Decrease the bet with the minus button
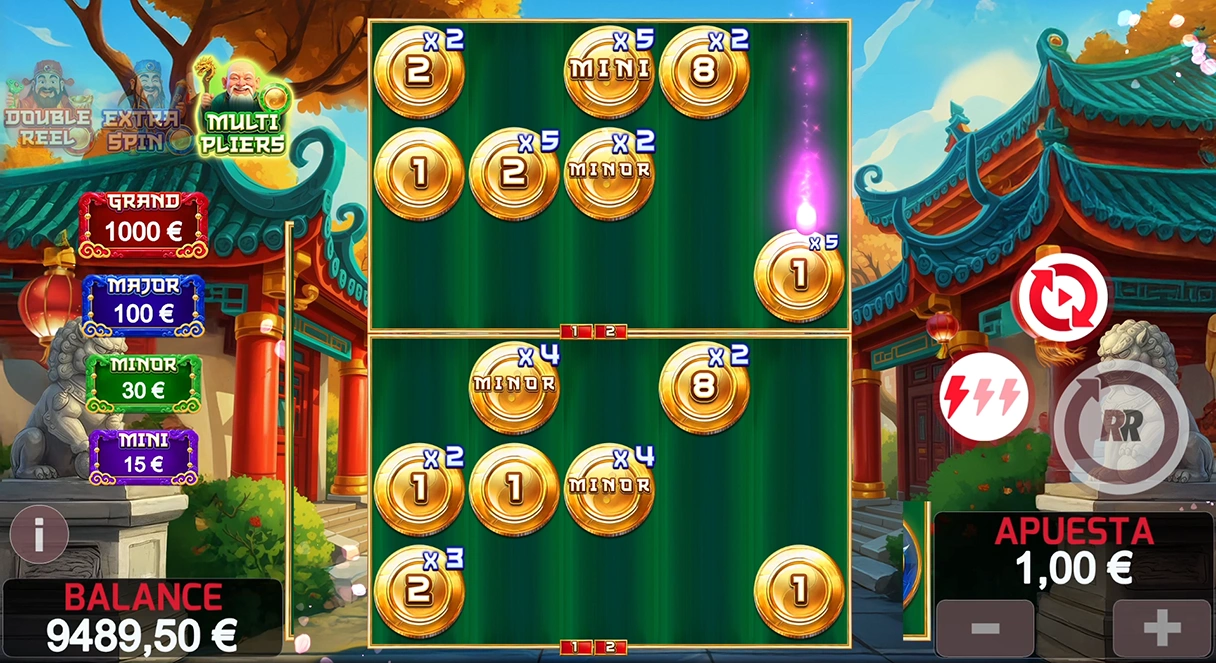 (x=984, y=628)
